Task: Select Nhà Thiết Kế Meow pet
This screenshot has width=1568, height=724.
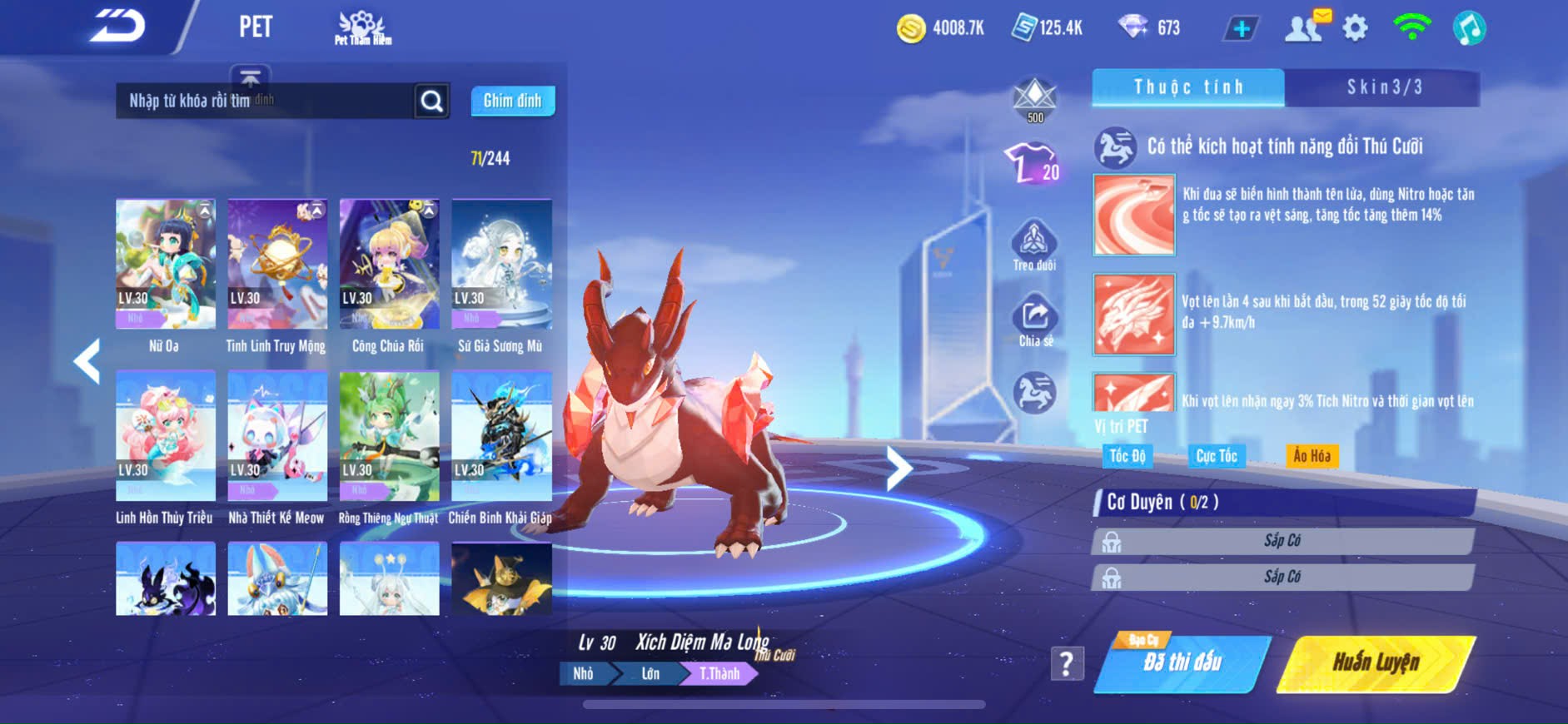Action: (x=277, y=436)
